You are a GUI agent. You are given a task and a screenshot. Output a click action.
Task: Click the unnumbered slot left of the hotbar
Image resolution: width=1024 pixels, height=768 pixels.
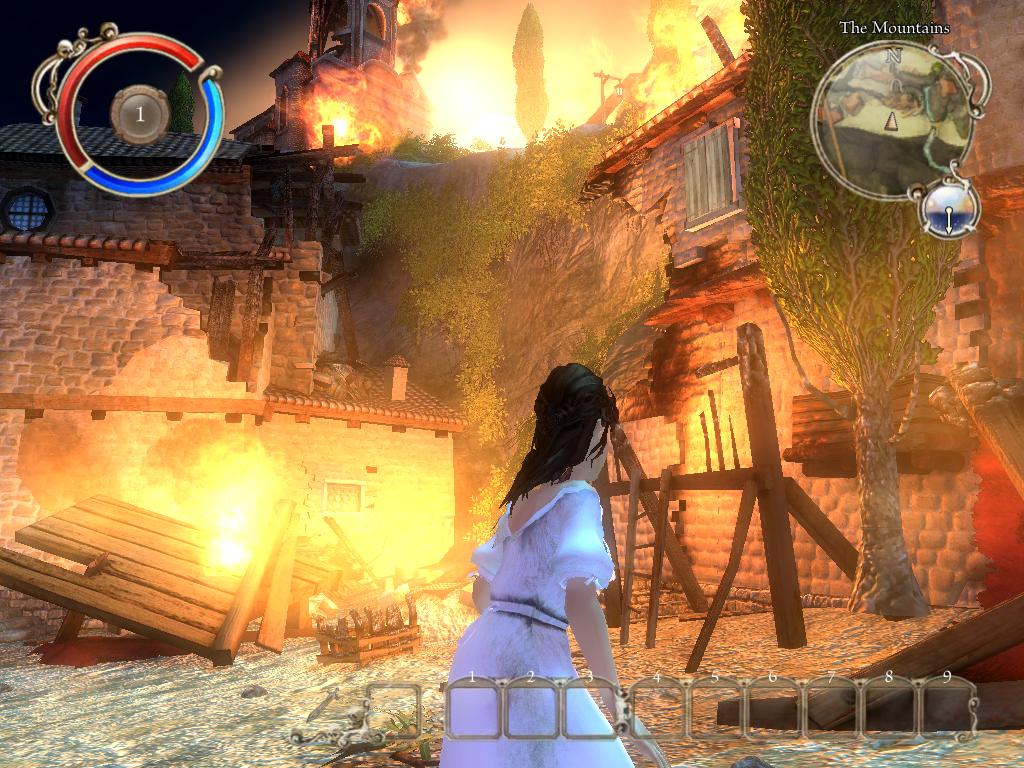click(x=396, y=710)
